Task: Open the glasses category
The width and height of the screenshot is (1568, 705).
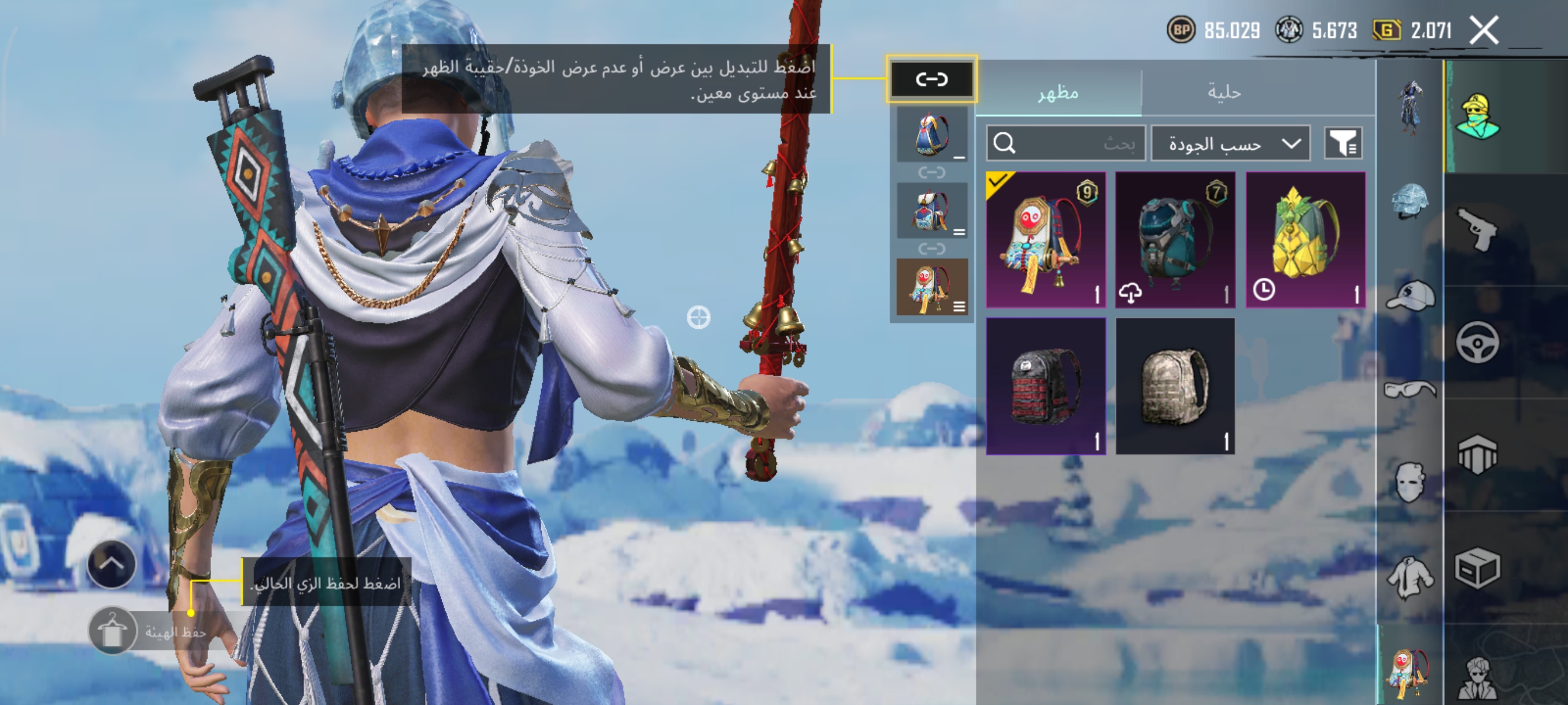Action: pos(1410,389)
